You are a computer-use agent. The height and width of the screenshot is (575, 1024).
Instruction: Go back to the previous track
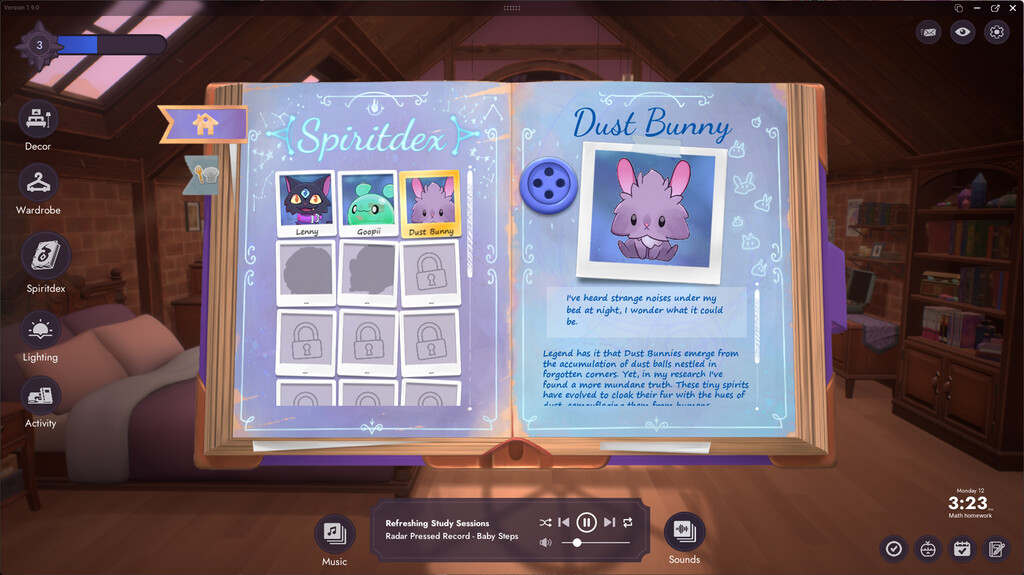564,522
